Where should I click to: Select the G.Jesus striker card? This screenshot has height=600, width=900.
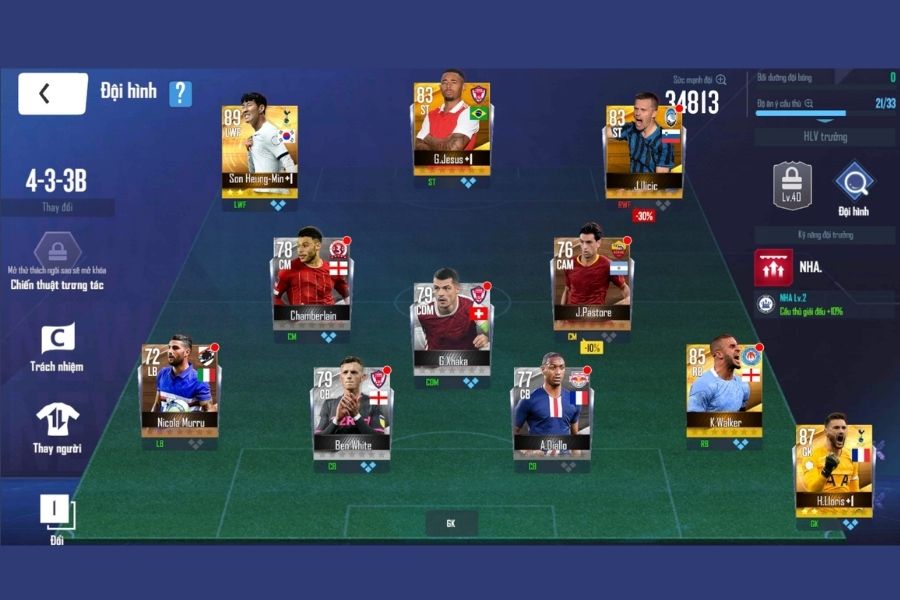pos(451,130)
